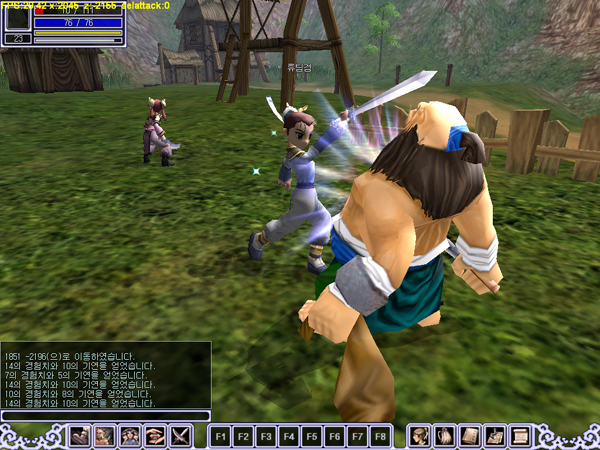Click the F4 hotkey slot
This screenshot has width=600, height=450.
click(x=288, y=437)
